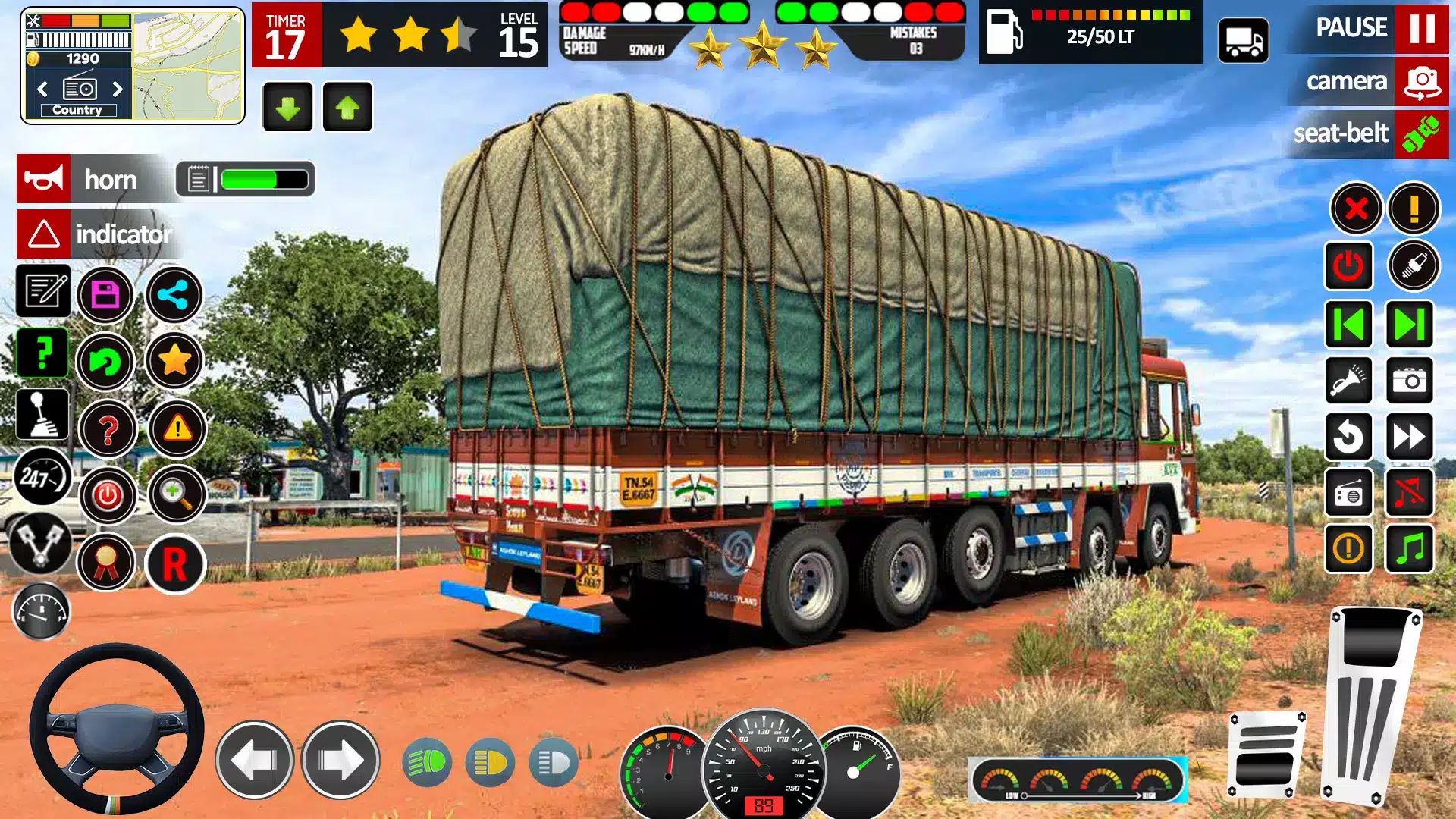Activate the red R reverse button
1456x819 pixels.
pyautogui.click(x=175, y=564)
